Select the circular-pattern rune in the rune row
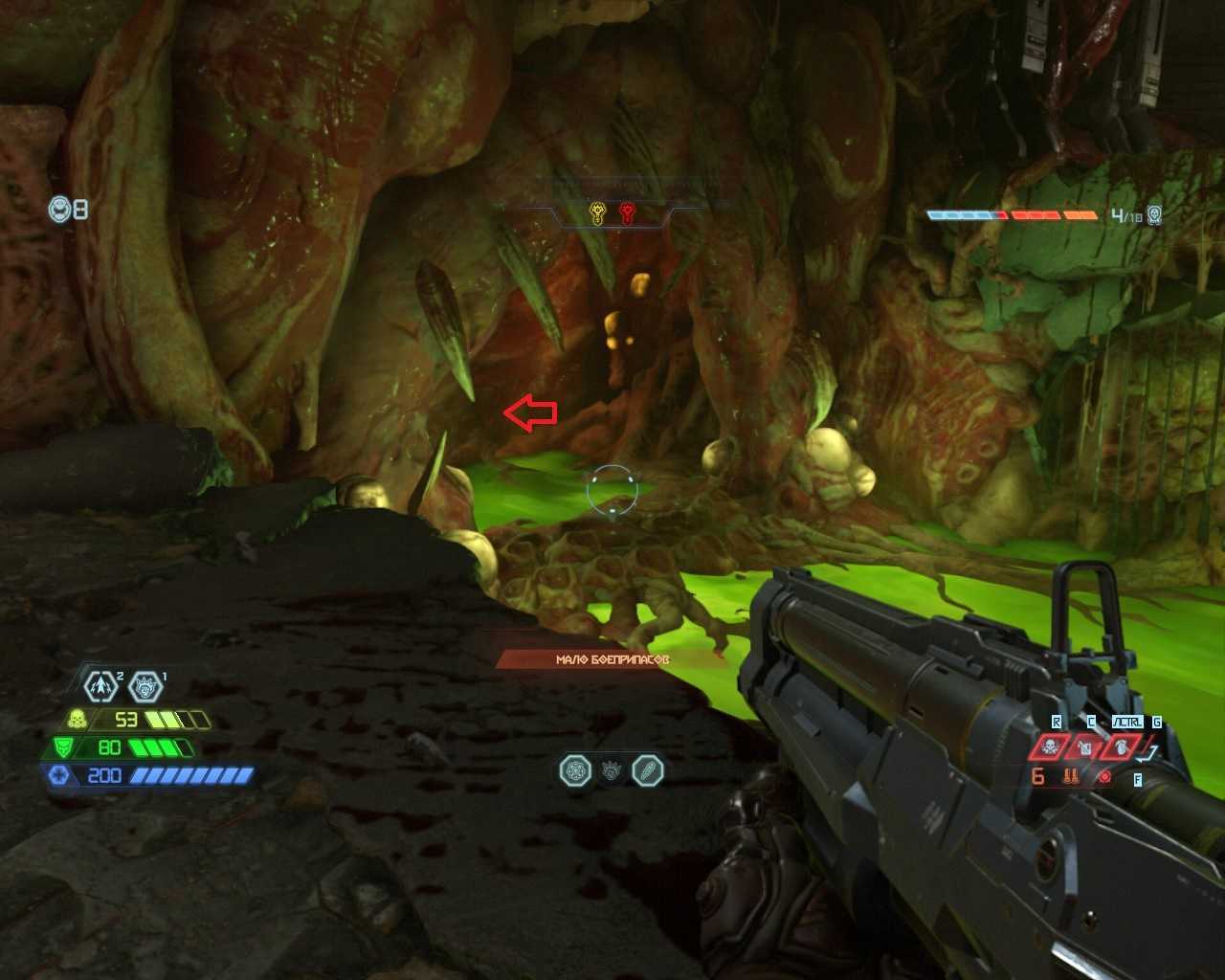The width and height of the screenshot is (1225, 980). [575, 770]
